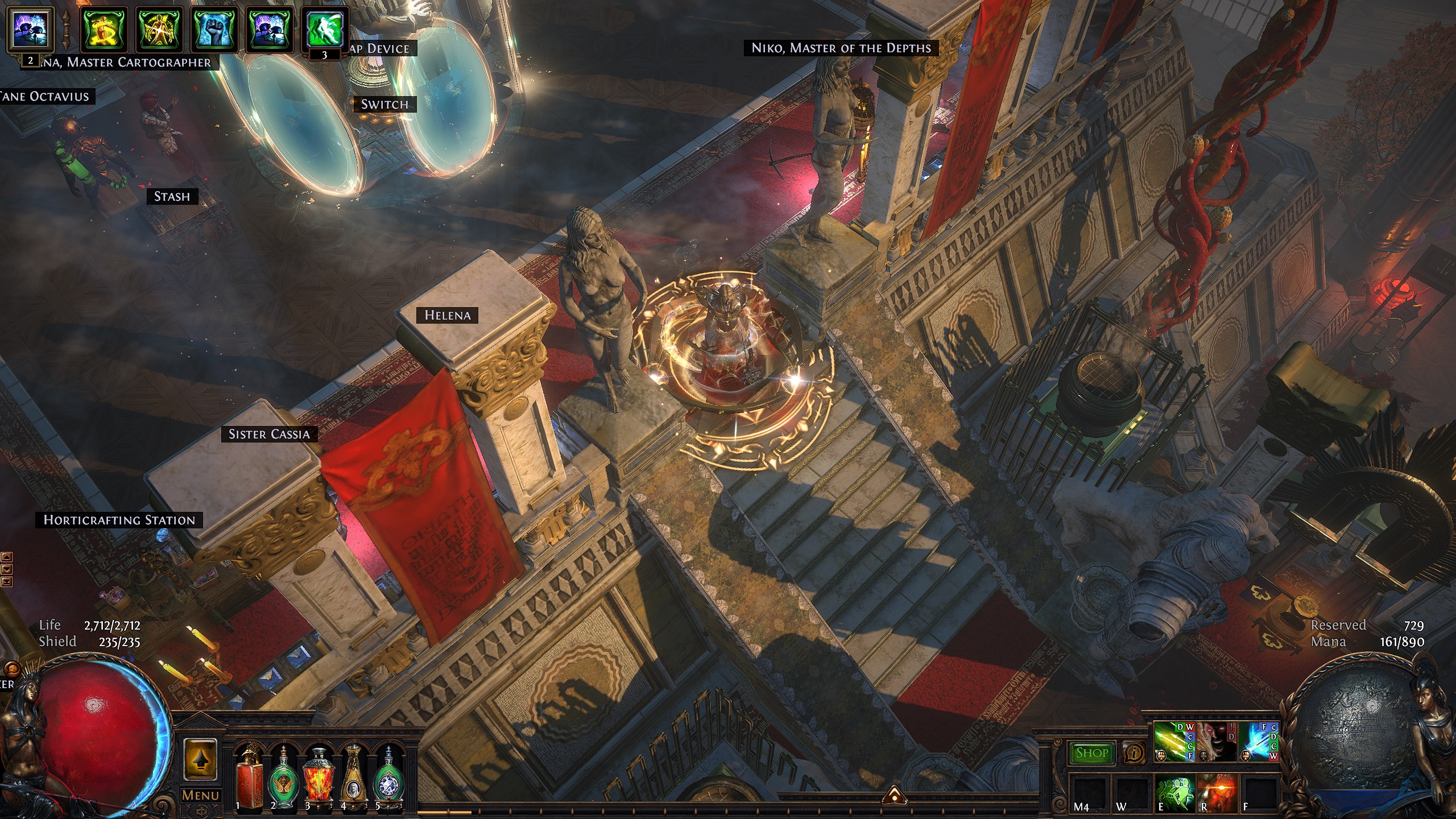Select the green arrows attack skill
This screenshot has height=819, width=1456.
coord(1173,742)
